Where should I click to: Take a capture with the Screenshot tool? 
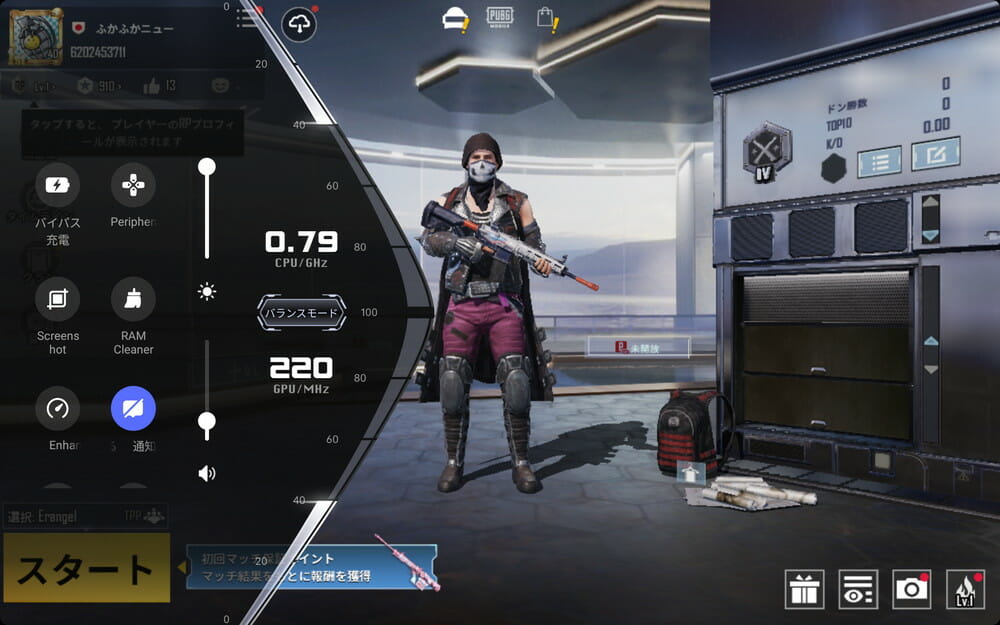(x=57, y=299)
